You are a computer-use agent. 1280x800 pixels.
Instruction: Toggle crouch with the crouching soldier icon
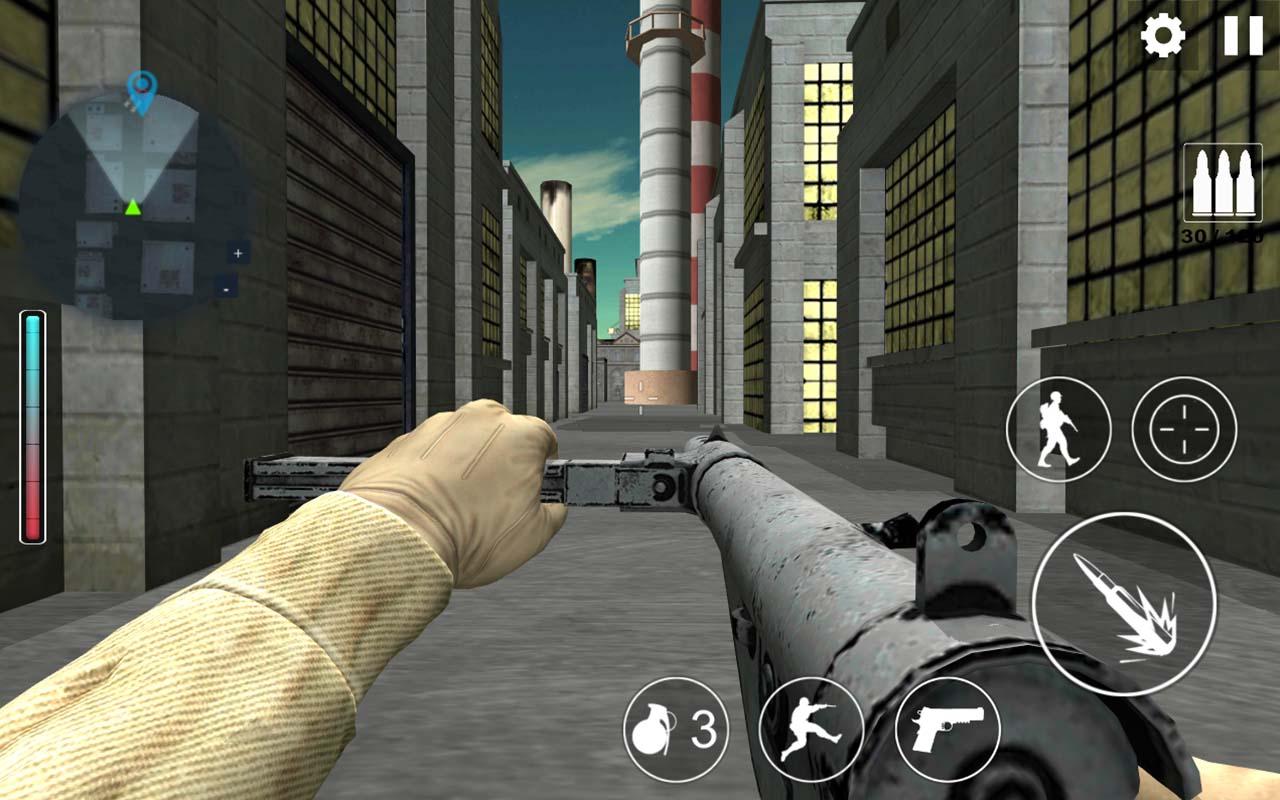point(813,730)
